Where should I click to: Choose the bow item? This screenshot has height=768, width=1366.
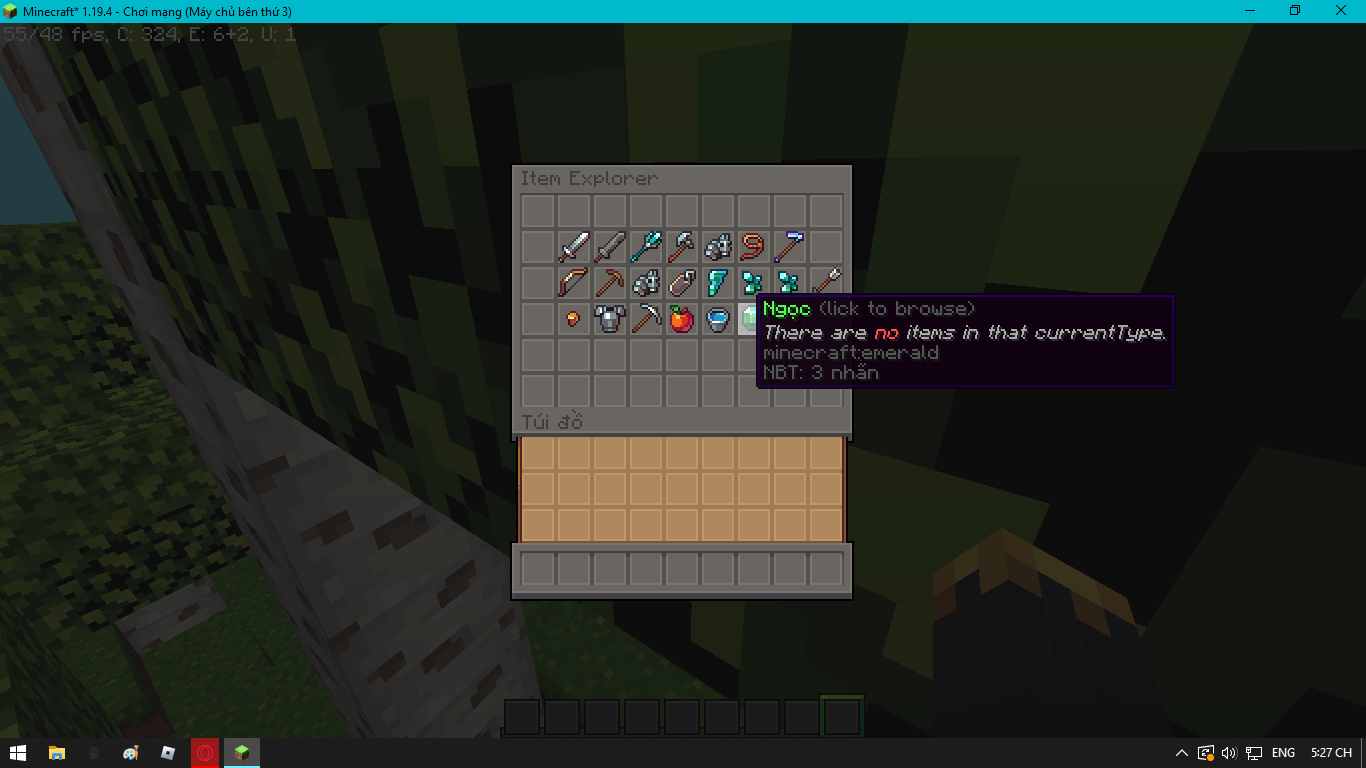[573, 282]
